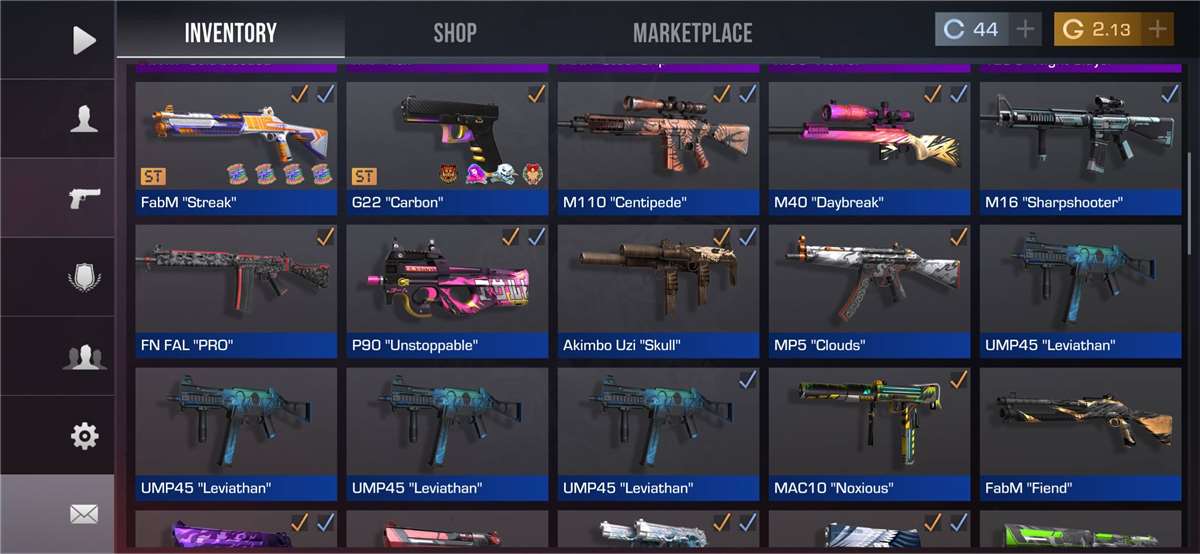
Task: Select the Inventory tab
Action: [230, 32]
